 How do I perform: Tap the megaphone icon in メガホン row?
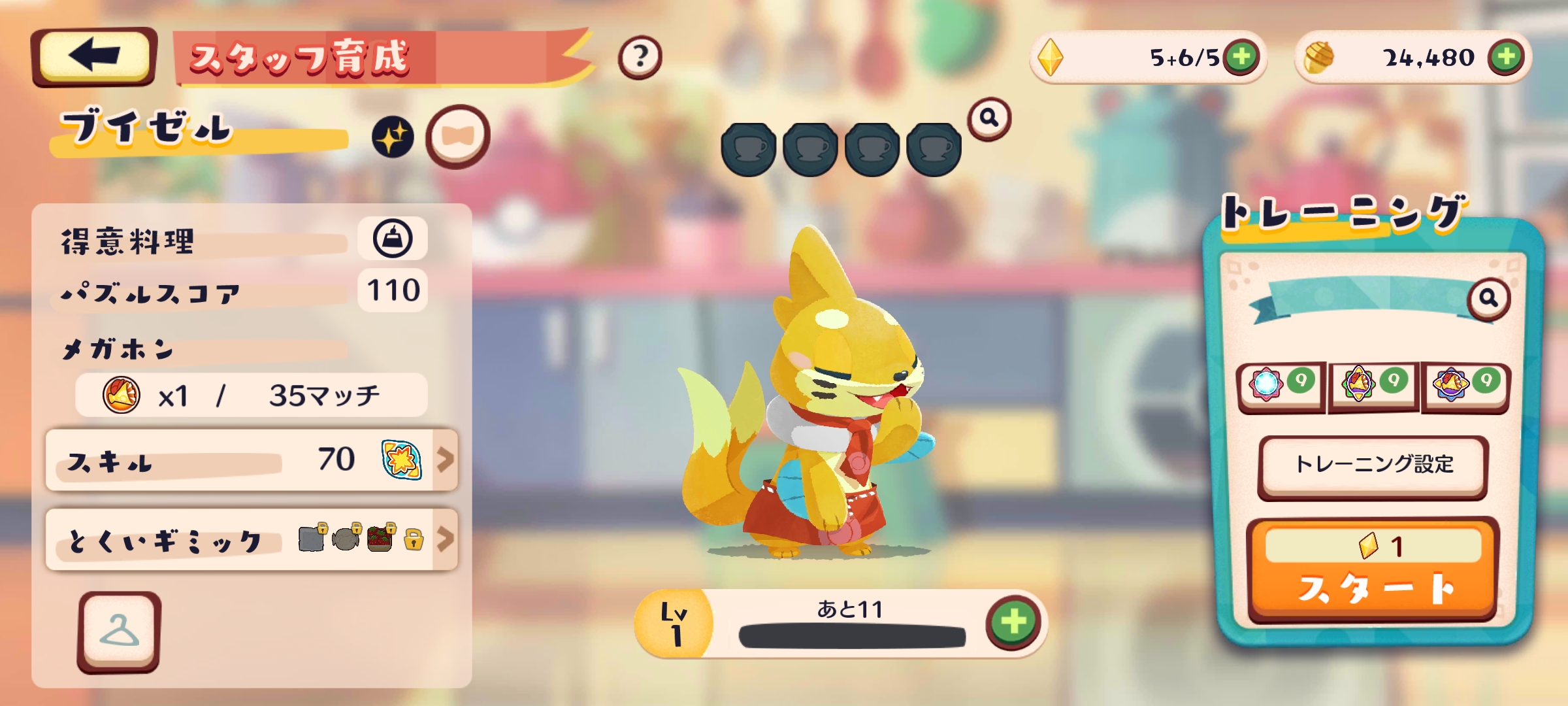122,395
